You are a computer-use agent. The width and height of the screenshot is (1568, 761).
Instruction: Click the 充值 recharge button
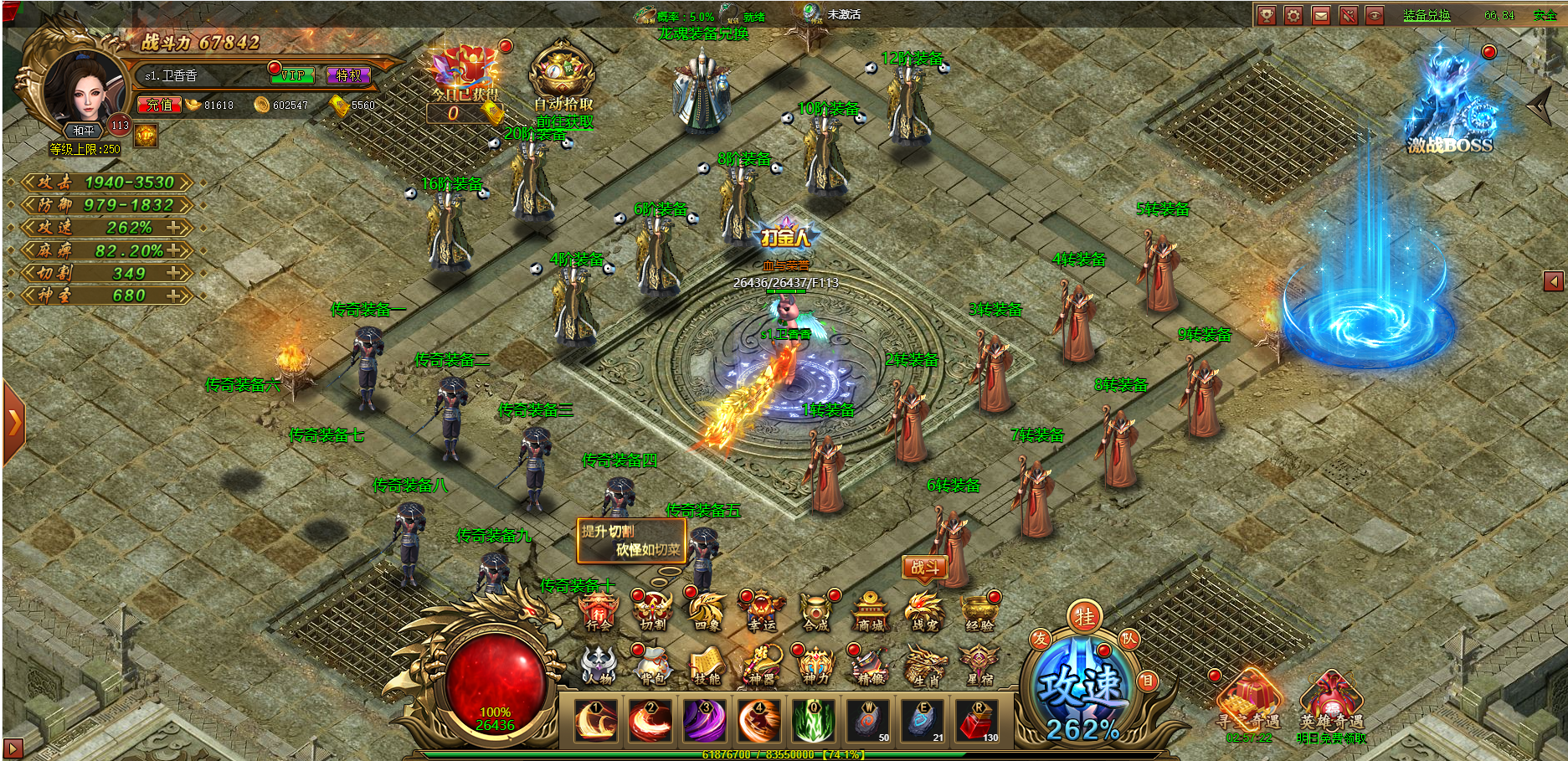[x=159, y=105]
